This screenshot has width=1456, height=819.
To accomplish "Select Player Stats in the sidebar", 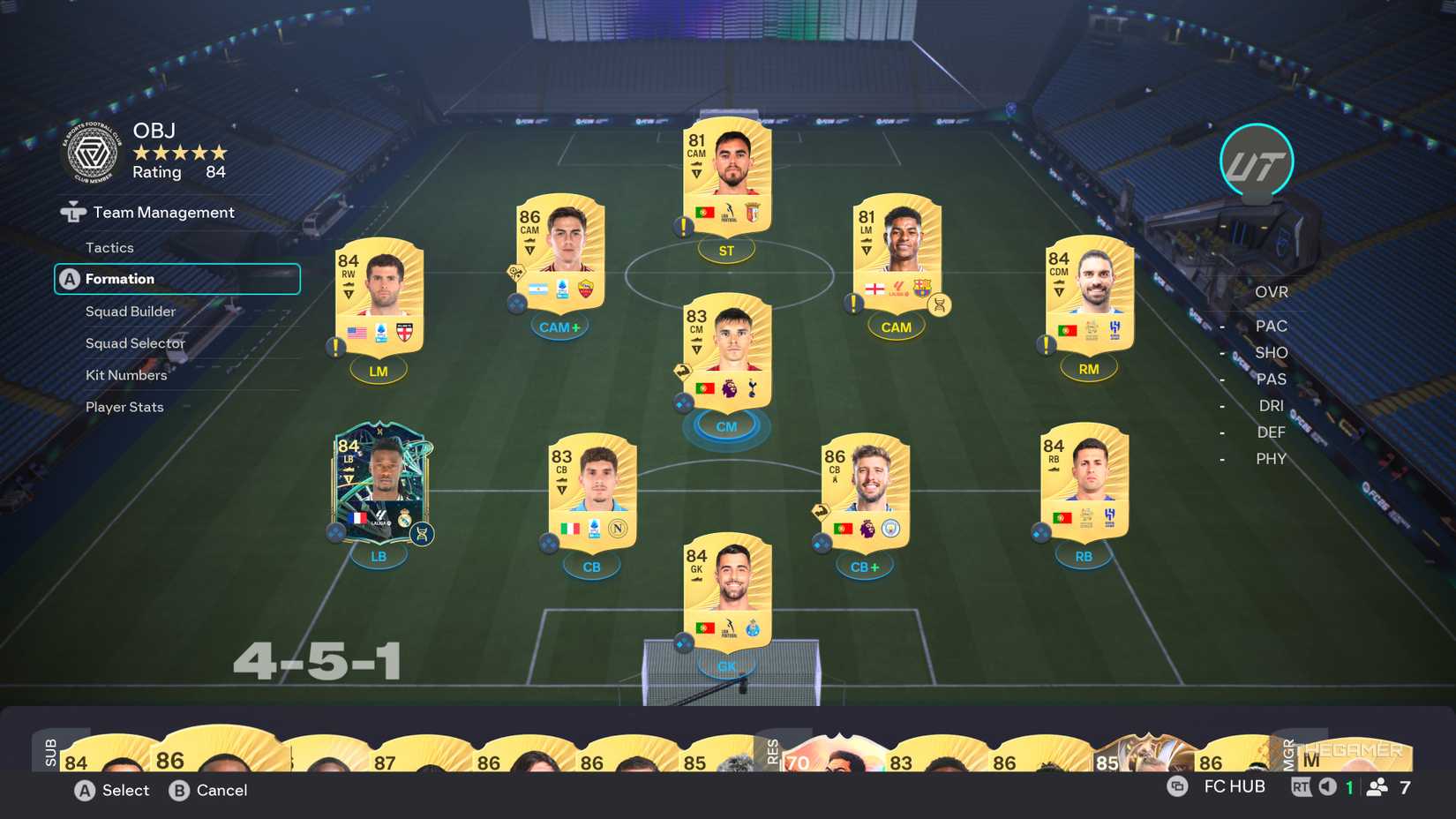I will (x=124, y=406).
